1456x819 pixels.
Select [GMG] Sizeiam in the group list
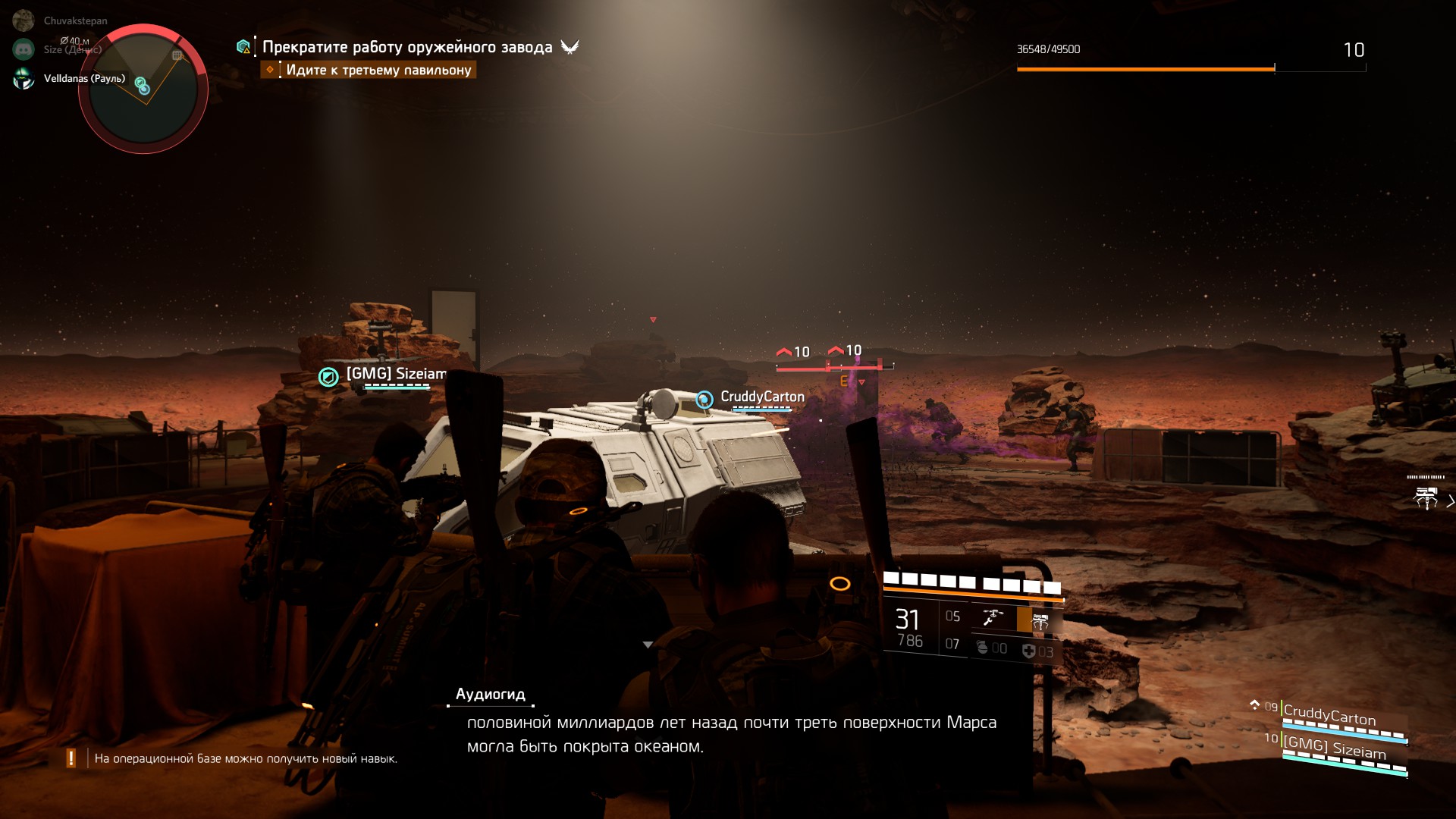pos(1335,748)
